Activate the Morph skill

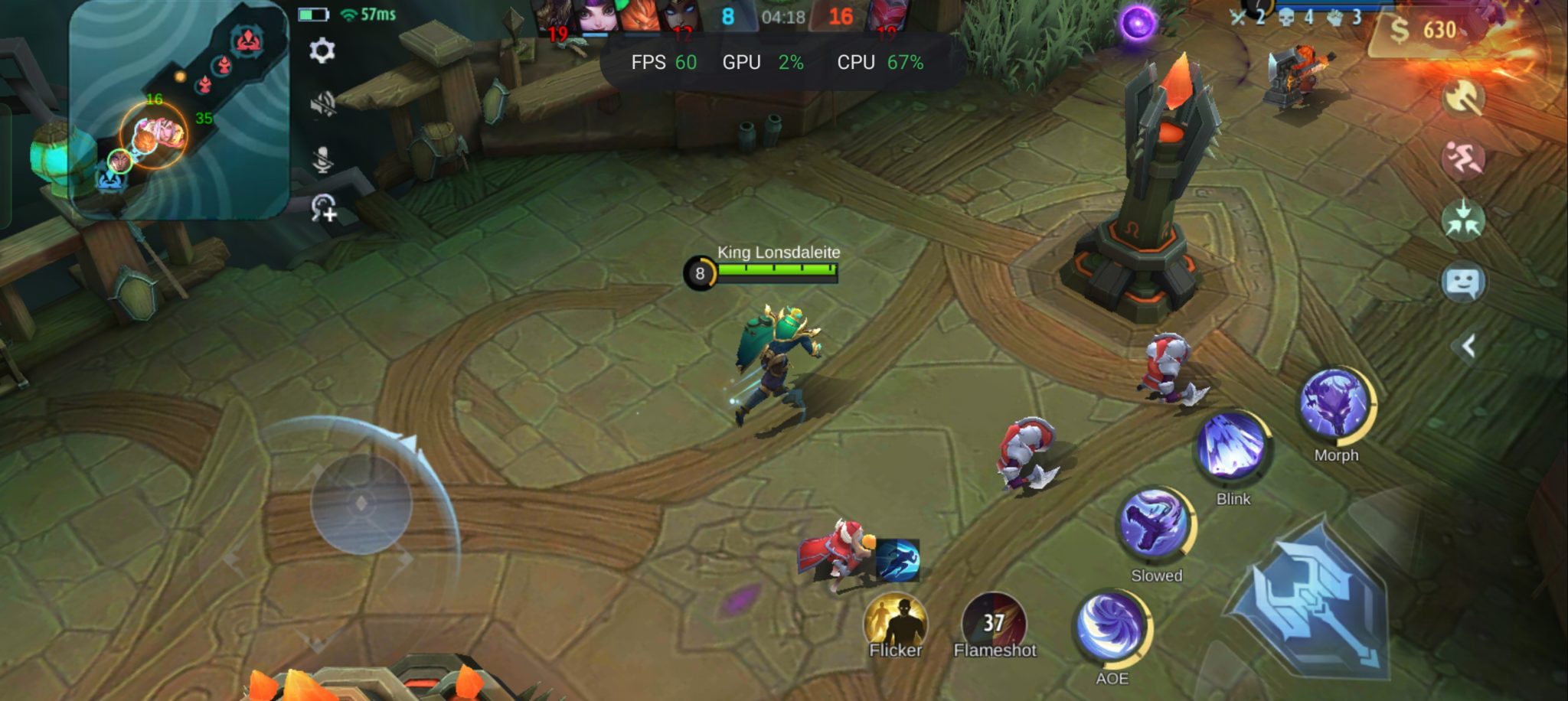1336,403
